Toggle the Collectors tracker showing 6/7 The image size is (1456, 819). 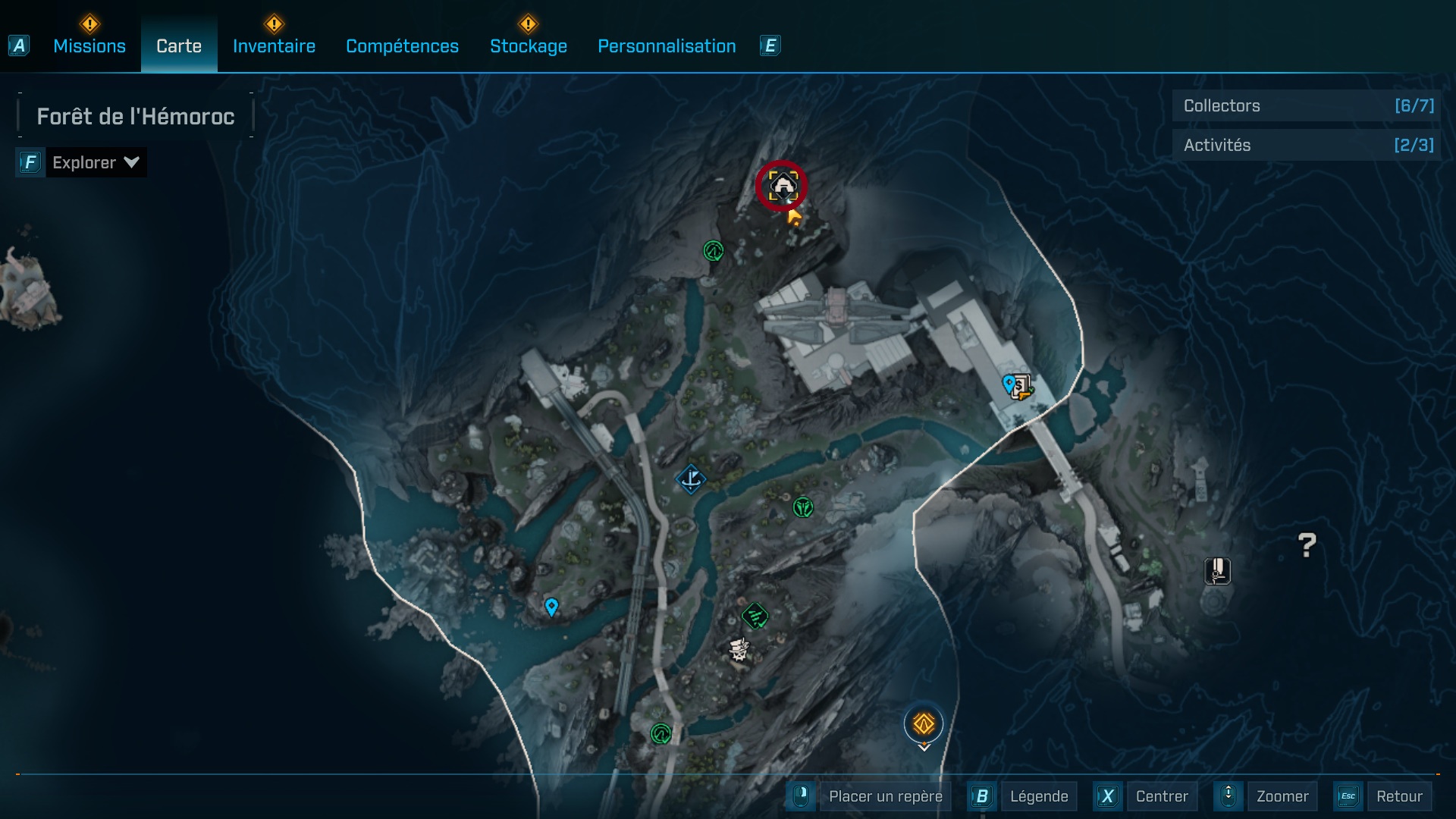coord(1306,106)
